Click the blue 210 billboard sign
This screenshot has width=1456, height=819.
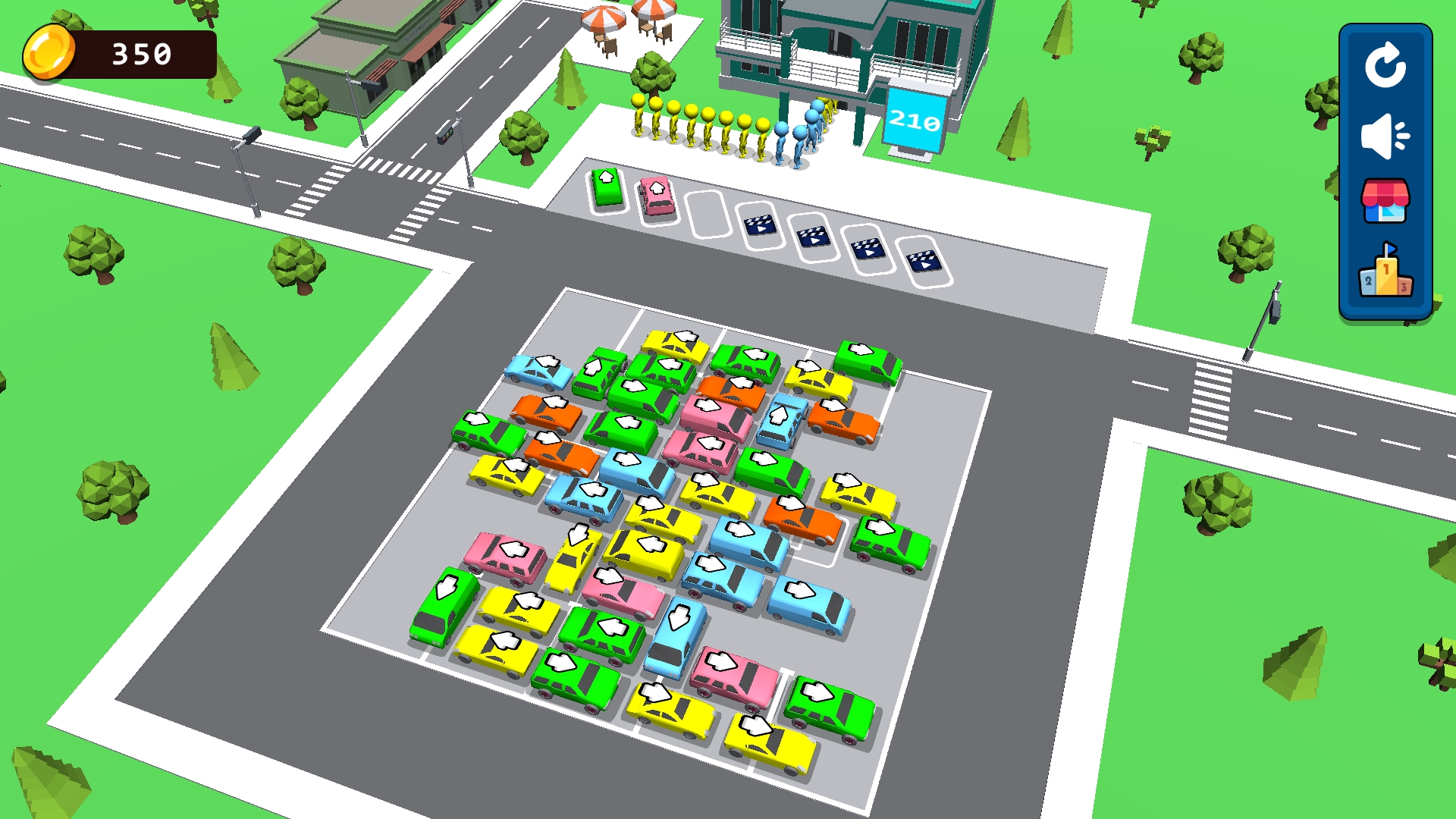[914, 121]
